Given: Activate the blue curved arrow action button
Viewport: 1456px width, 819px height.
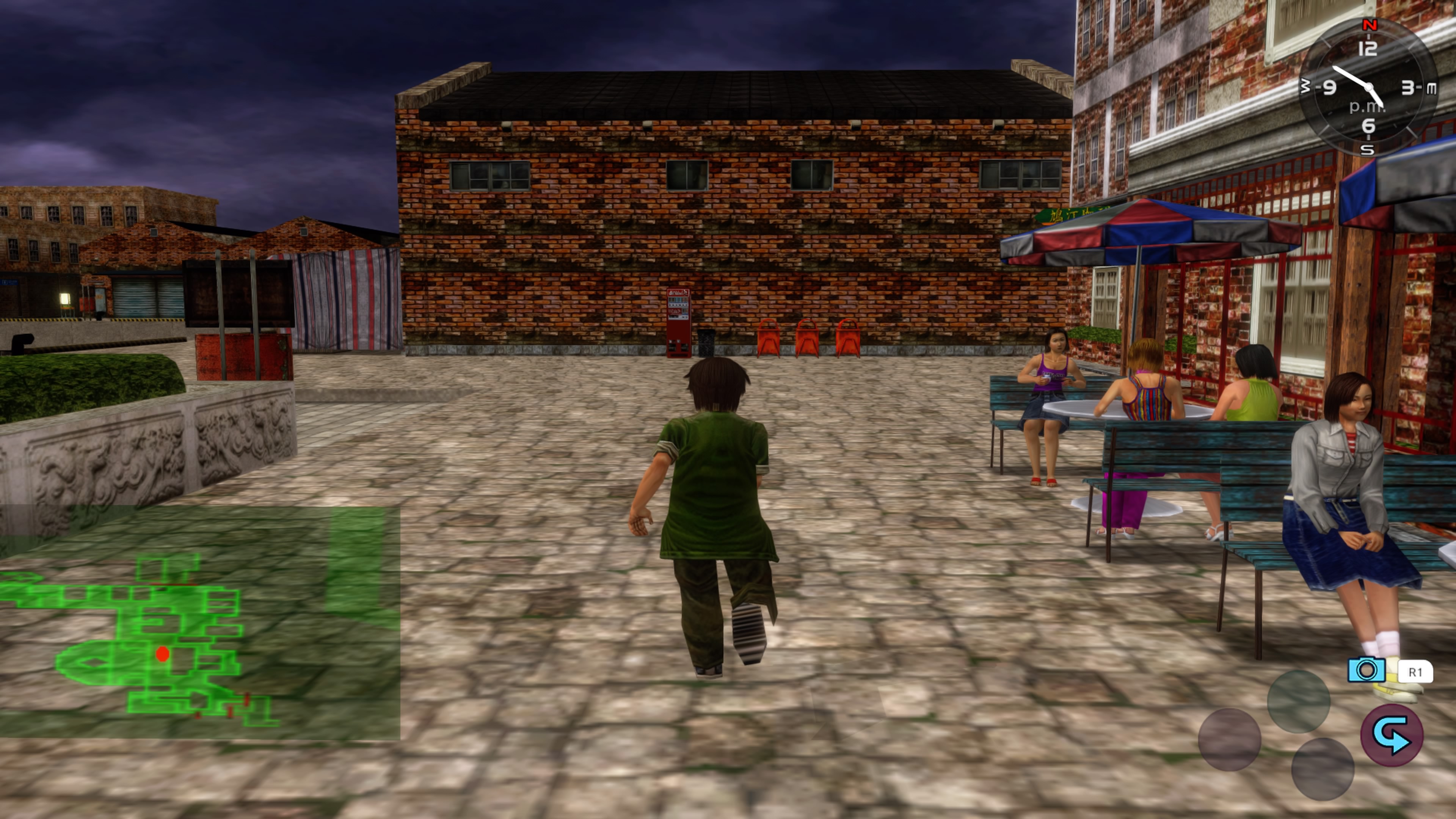Looking at the screenshot, I should pyautogui.click(x=1391, y=735).
